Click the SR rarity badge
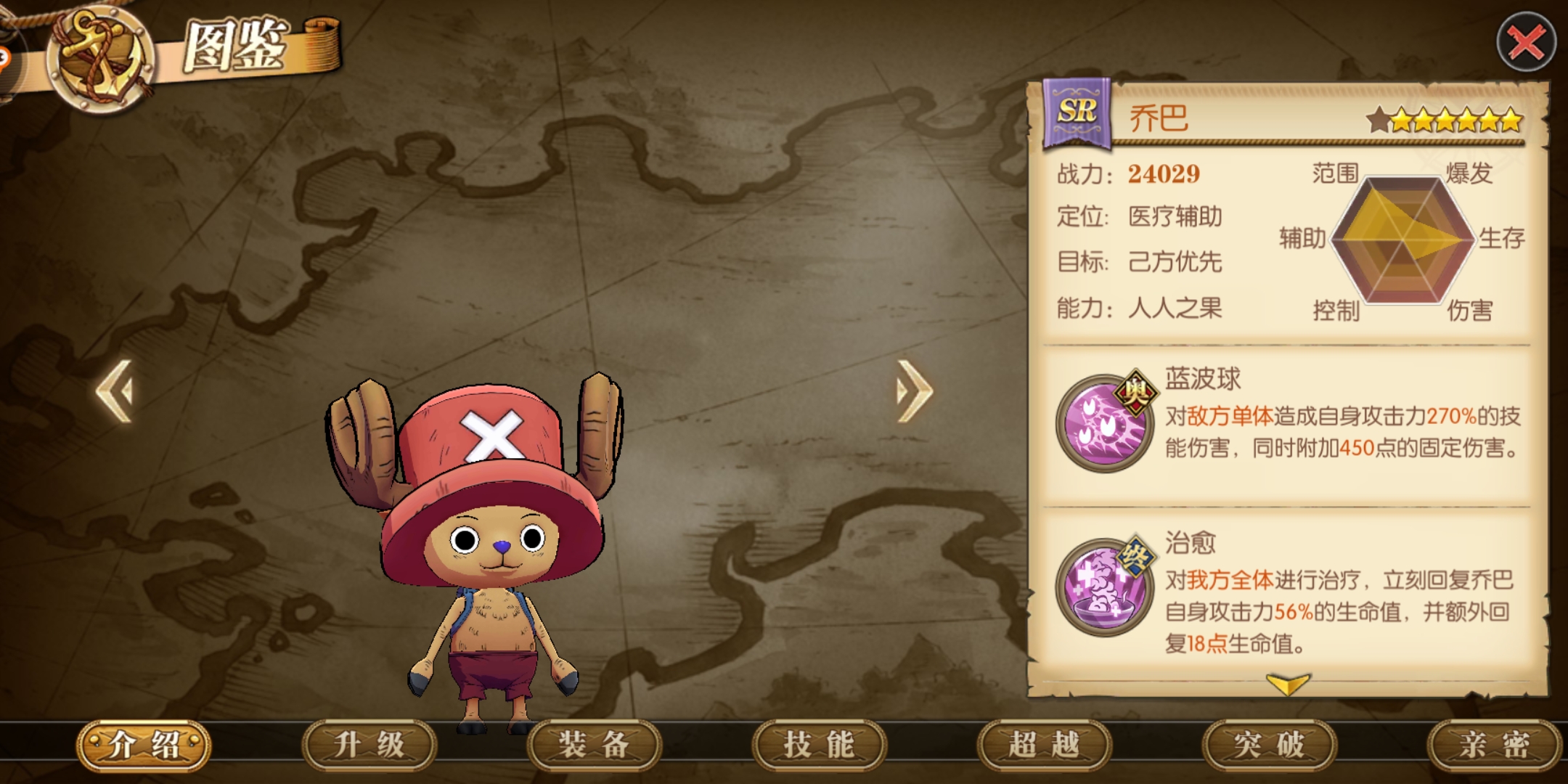 1077,113
